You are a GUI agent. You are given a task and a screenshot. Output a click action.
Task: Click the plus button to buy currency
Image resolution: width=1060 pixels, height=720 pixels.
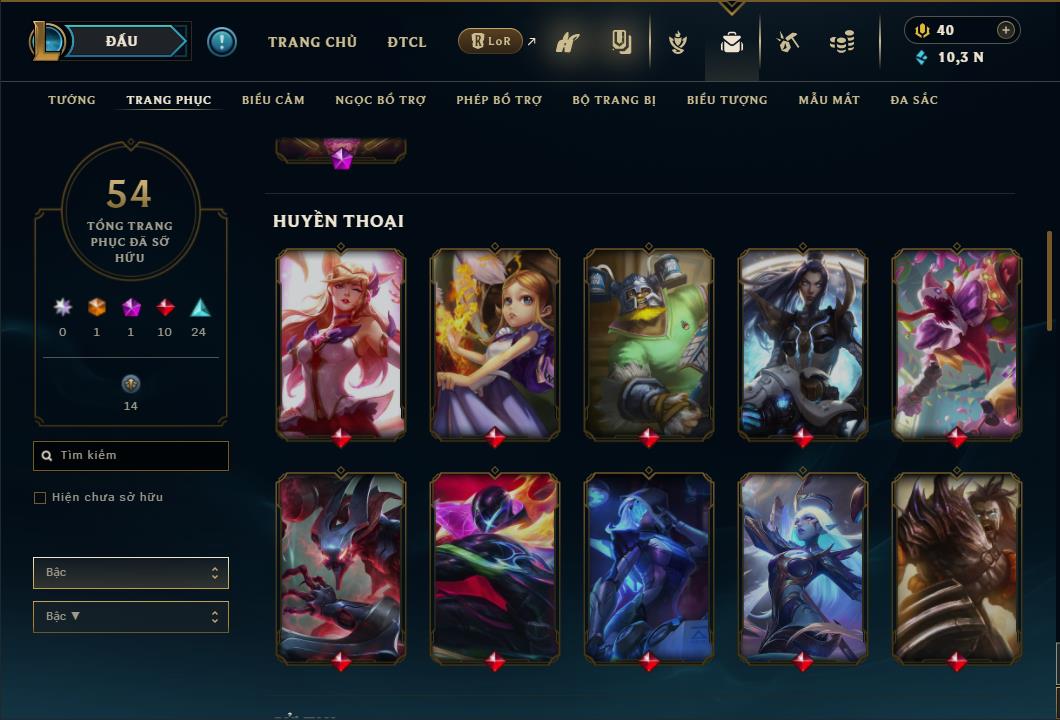click(1006, 30)
